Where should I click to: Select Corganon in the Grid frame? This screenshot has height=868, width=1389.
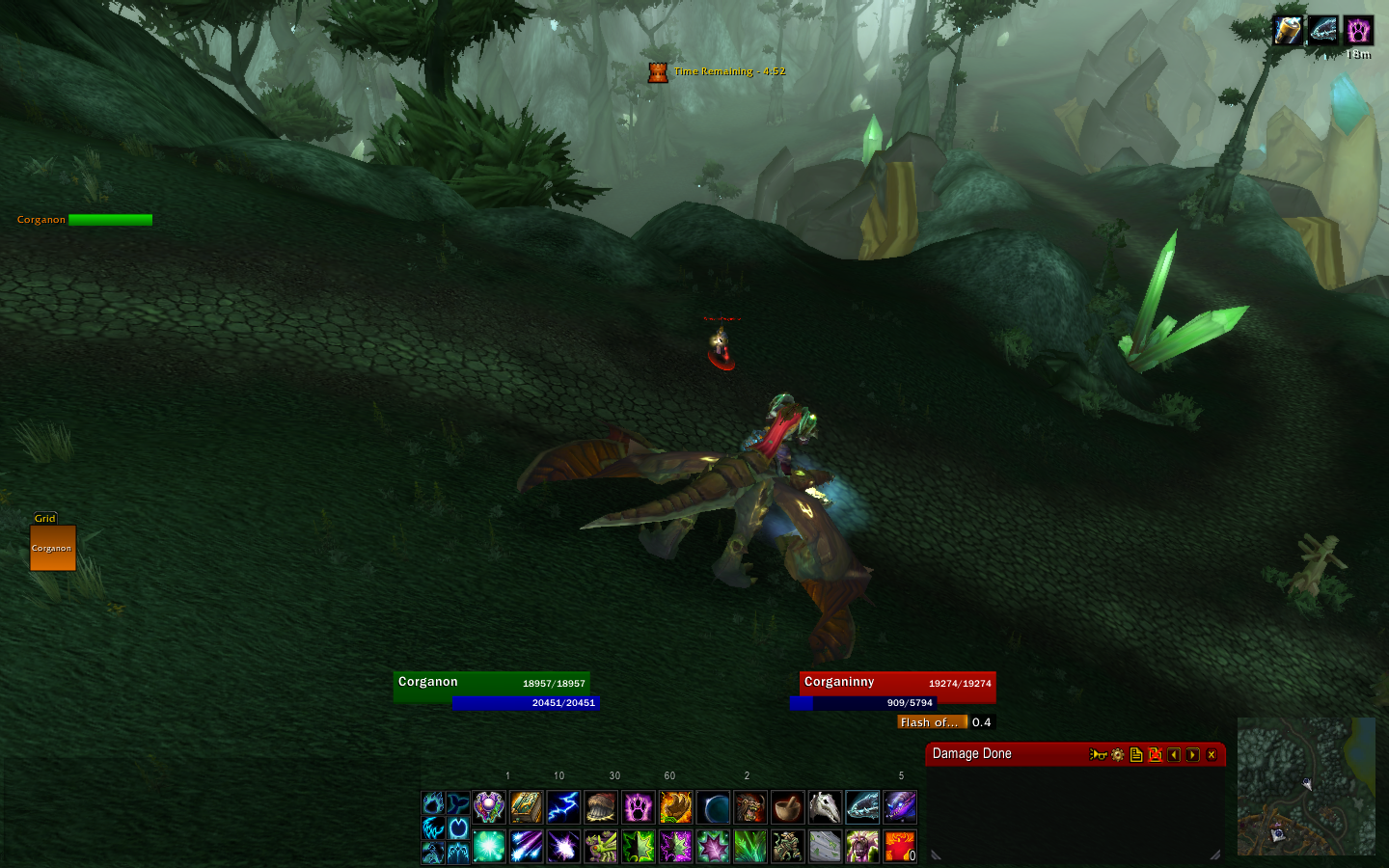[x=52, y=548]
